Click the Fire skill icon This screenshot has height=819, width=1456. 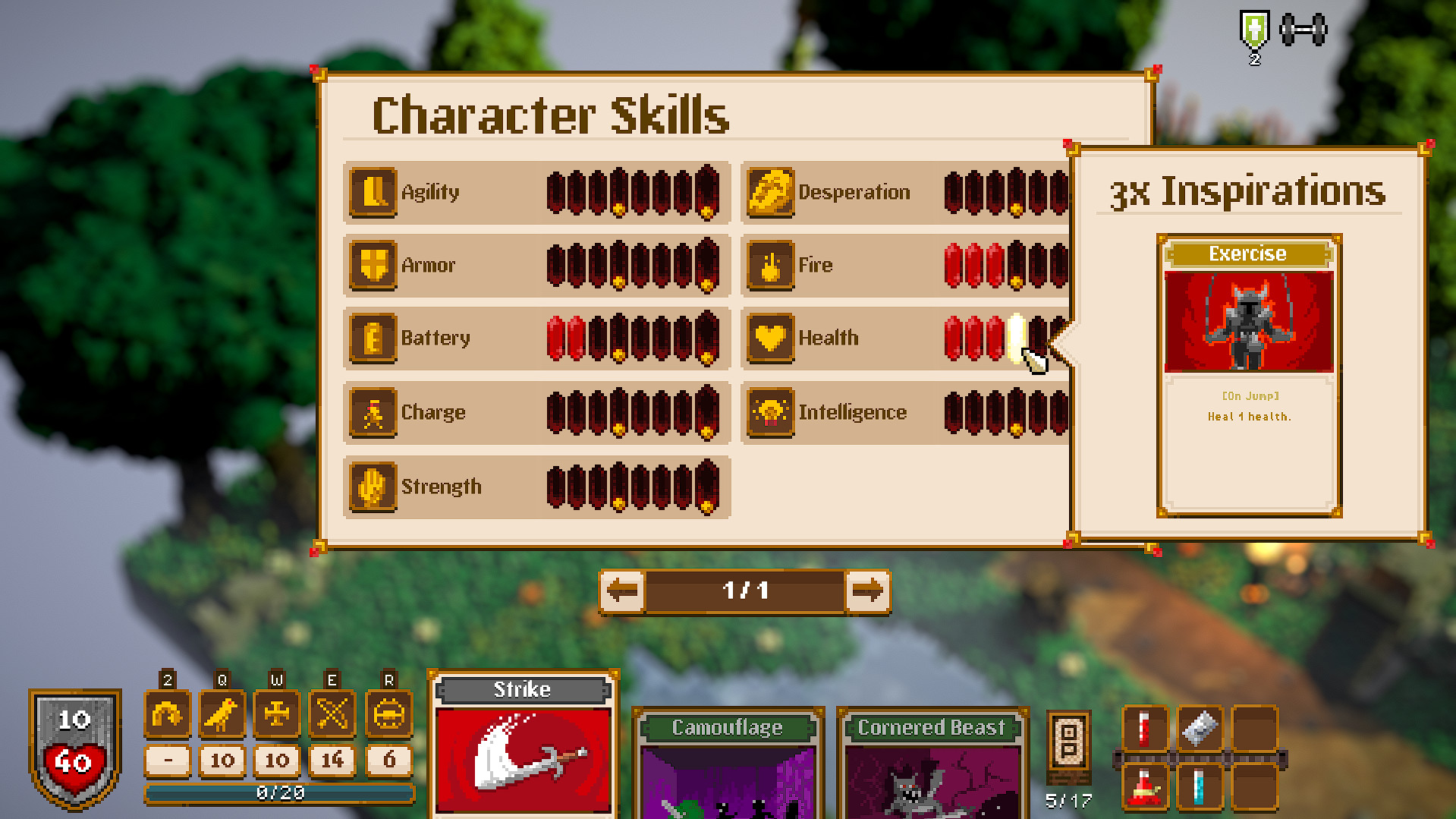click(x=770, y=265)
